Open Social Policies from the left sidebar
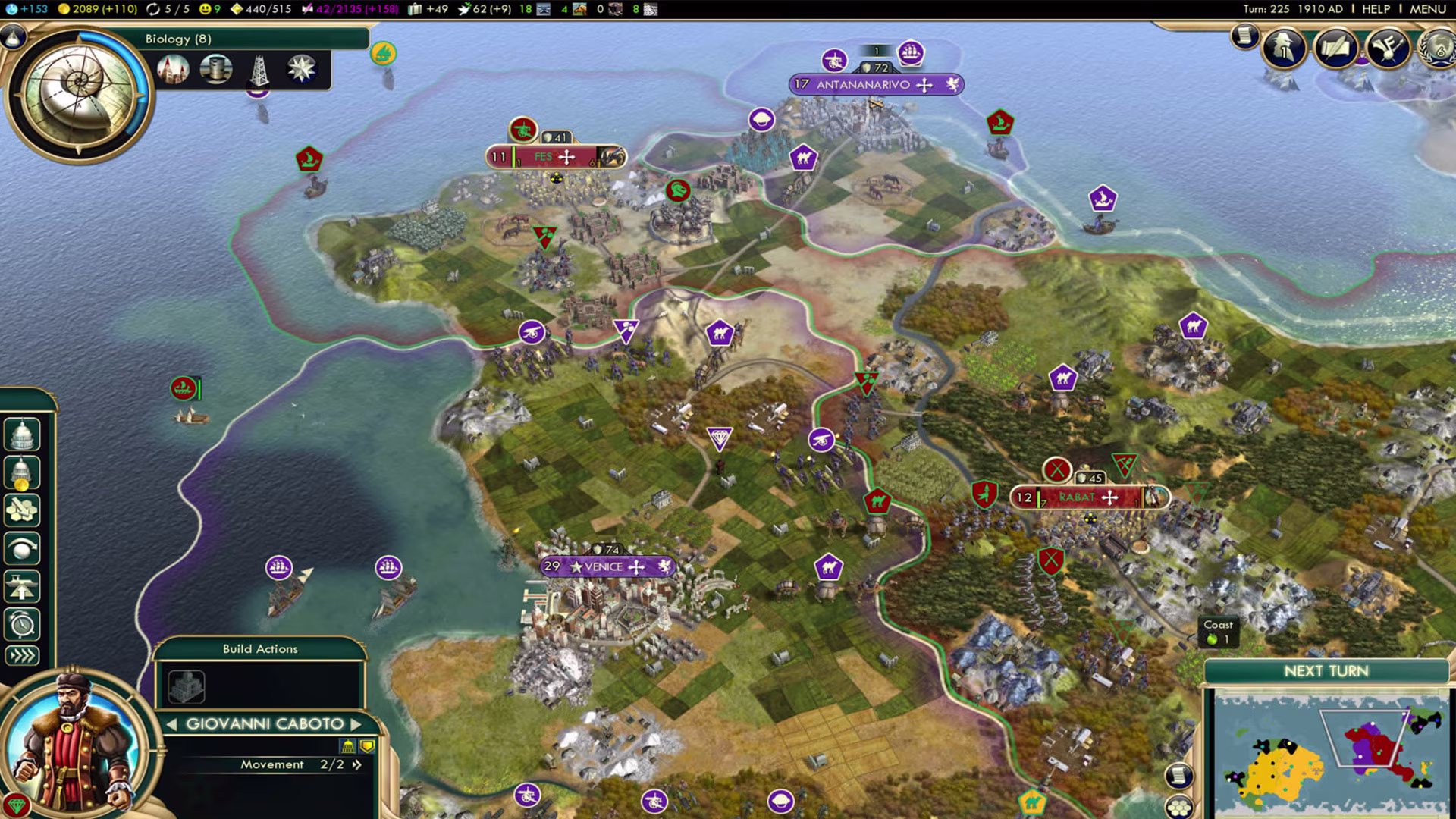The image size is (1456, 819). 22,434
